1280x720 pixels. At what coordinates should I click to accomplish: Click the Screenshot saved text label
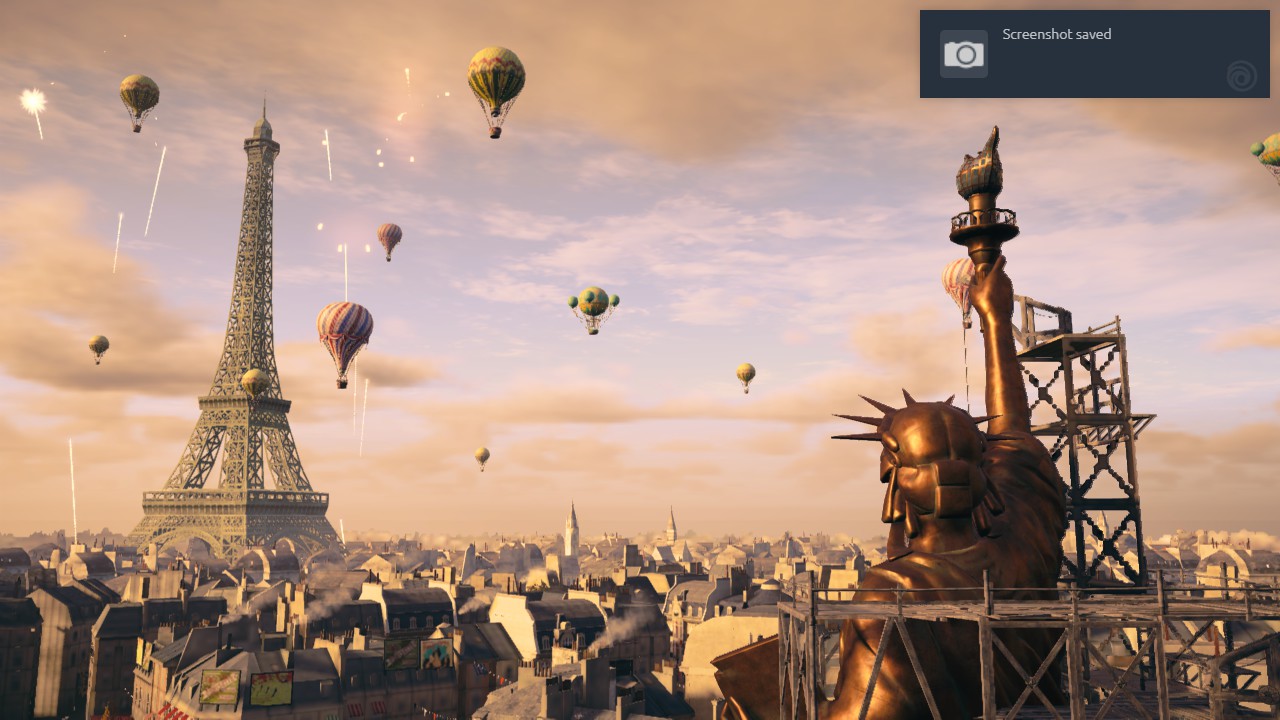coord(1056,34)
